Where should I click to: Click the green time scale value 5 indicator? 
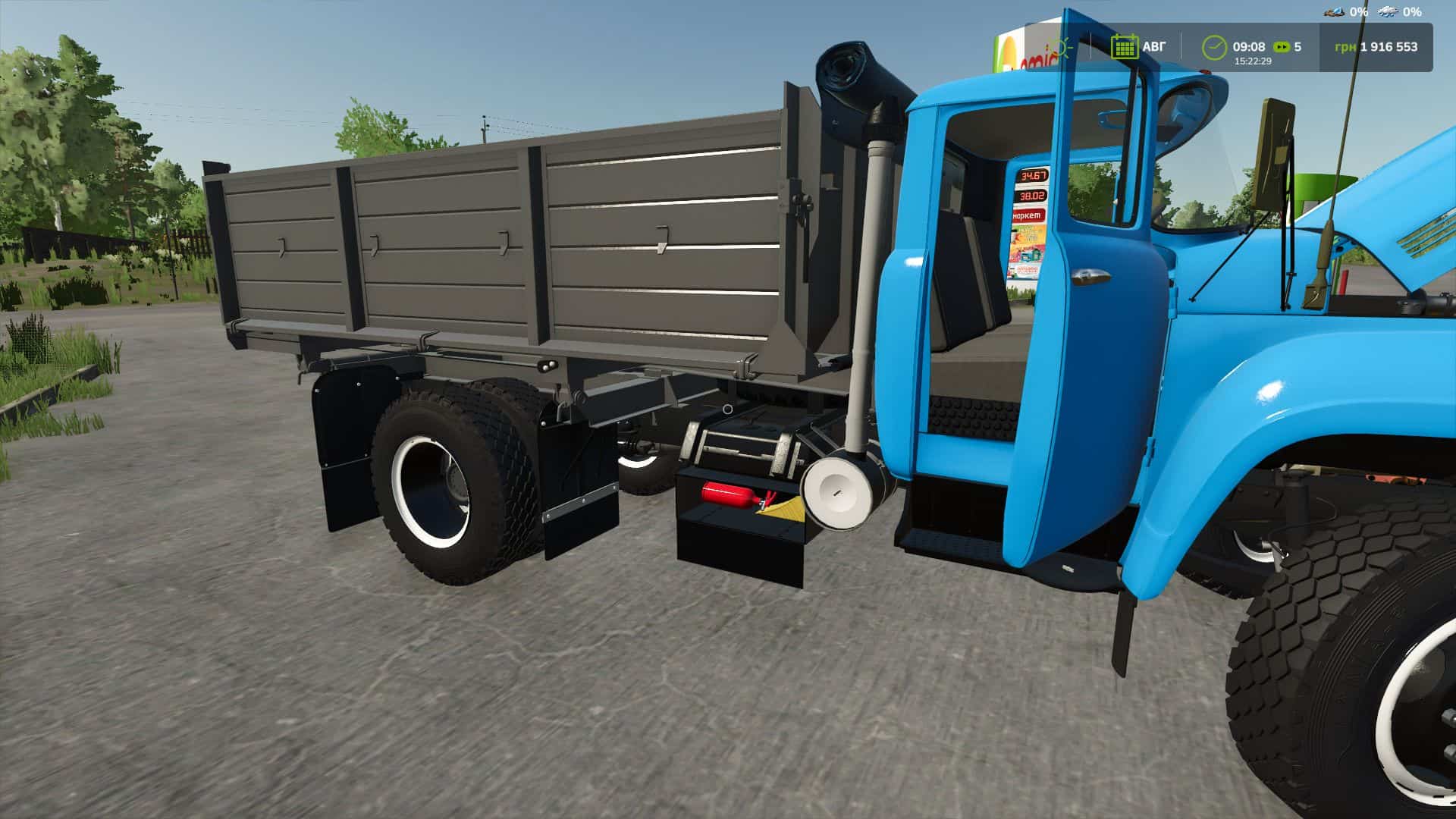(x=1299, y=47)
